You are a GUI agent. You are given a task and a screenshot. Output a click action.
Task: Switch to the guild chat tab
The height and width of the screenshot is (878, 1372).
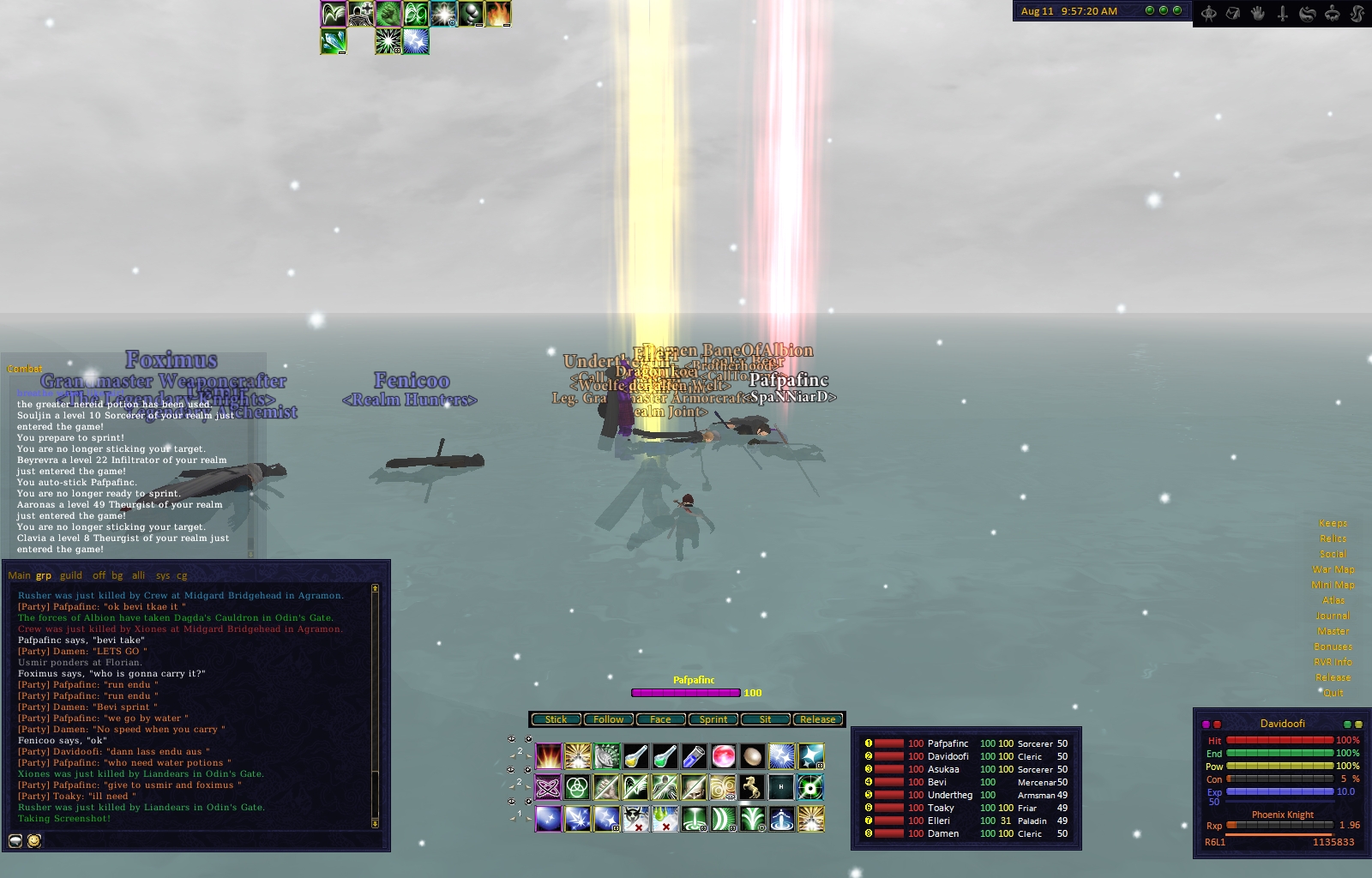pos(71,575)
